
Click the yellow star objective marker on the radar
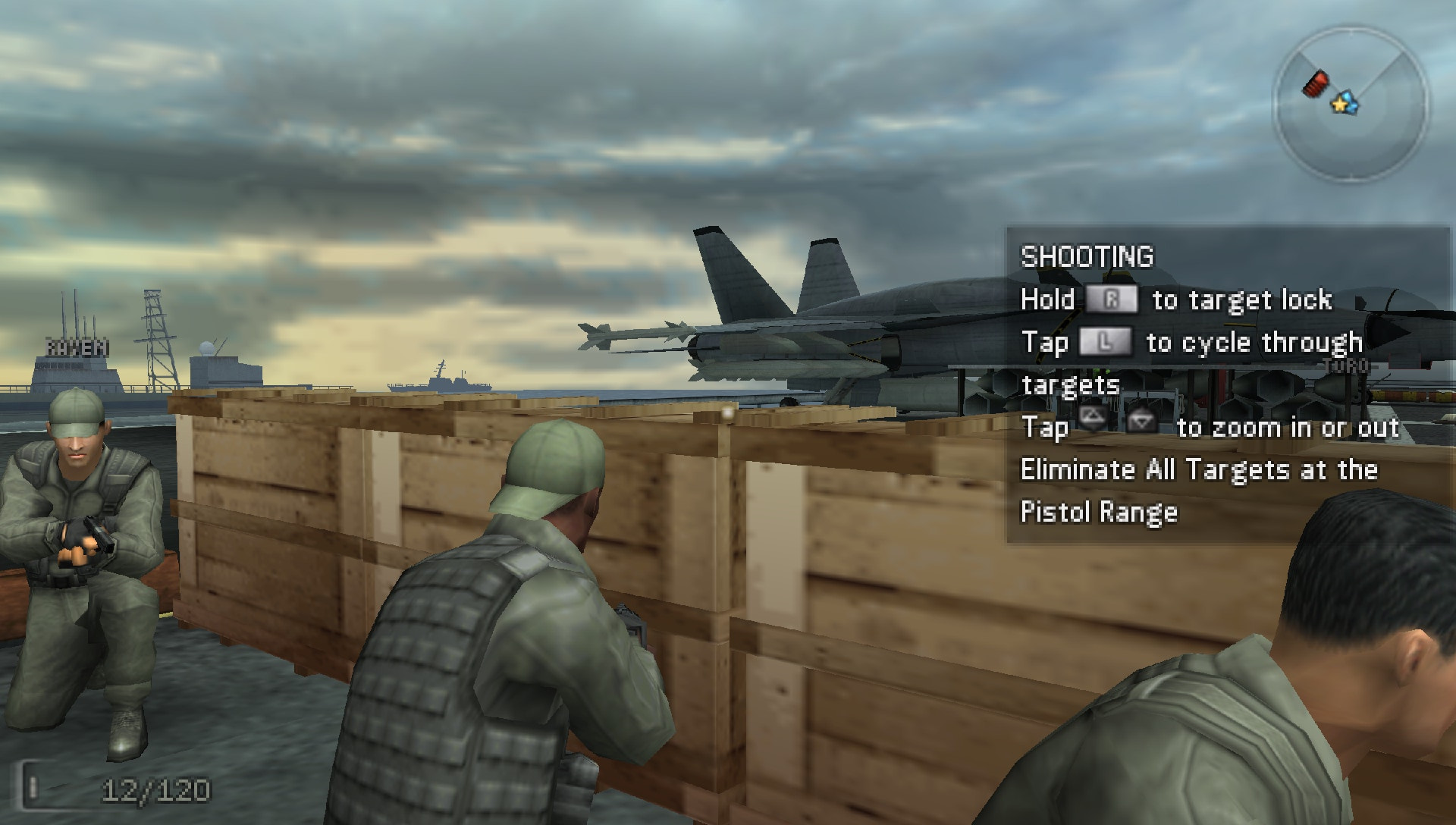[x=1339, y=105]
